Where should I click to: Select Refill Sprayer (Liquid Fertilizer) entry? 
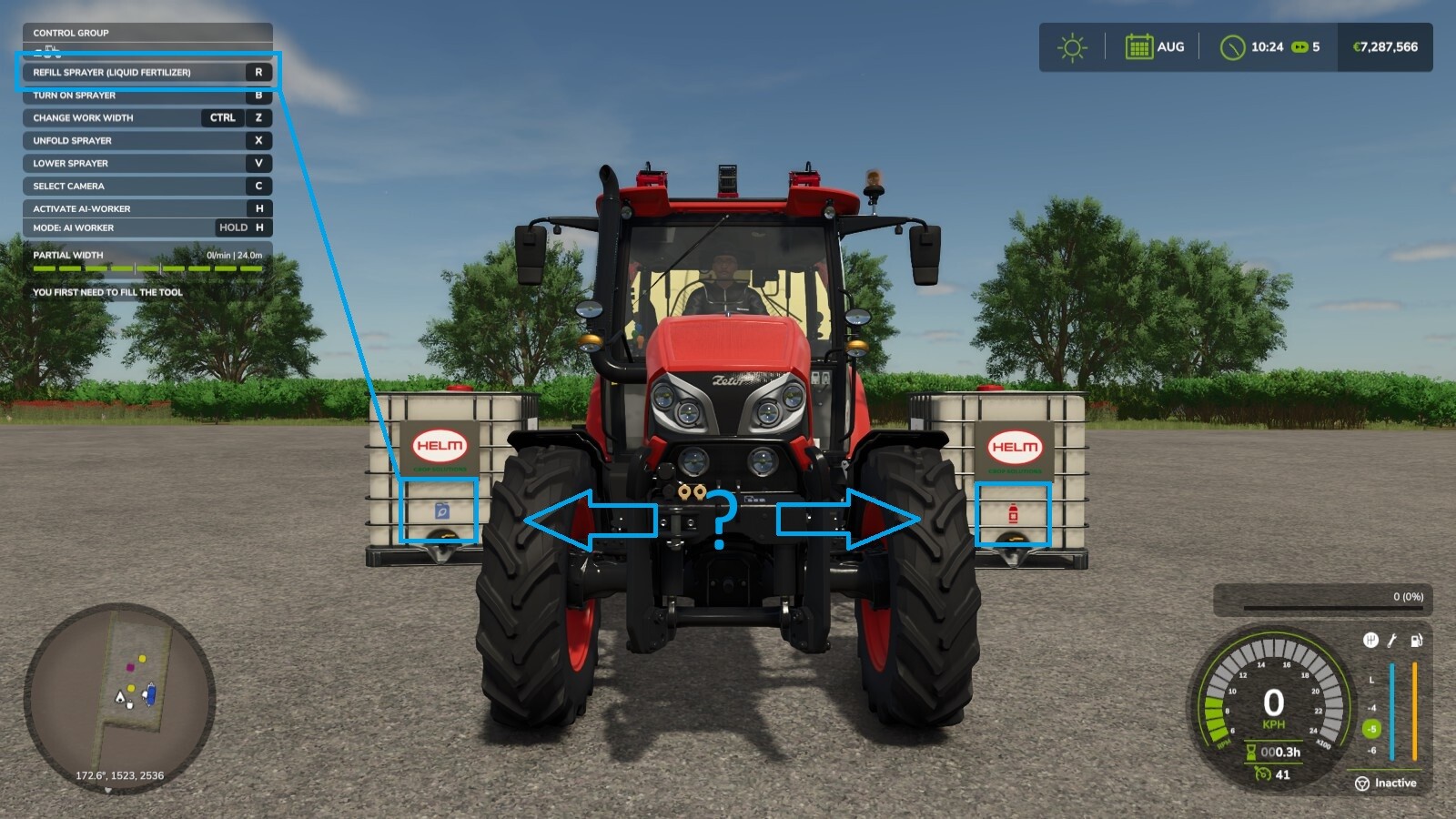[146, 72]
